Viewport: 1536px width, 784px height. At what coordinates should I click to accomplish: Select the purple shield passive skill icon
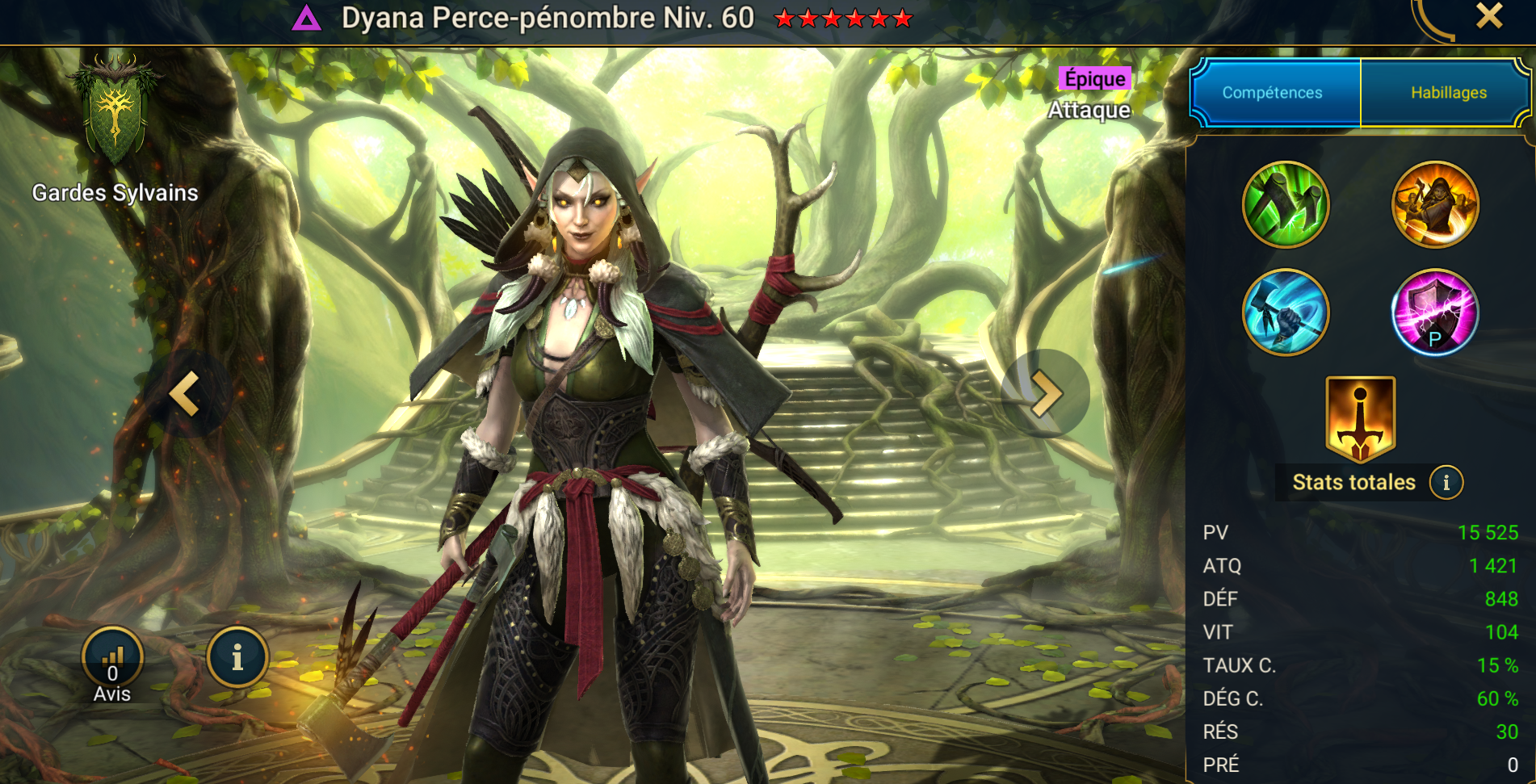click(1434, 312)
